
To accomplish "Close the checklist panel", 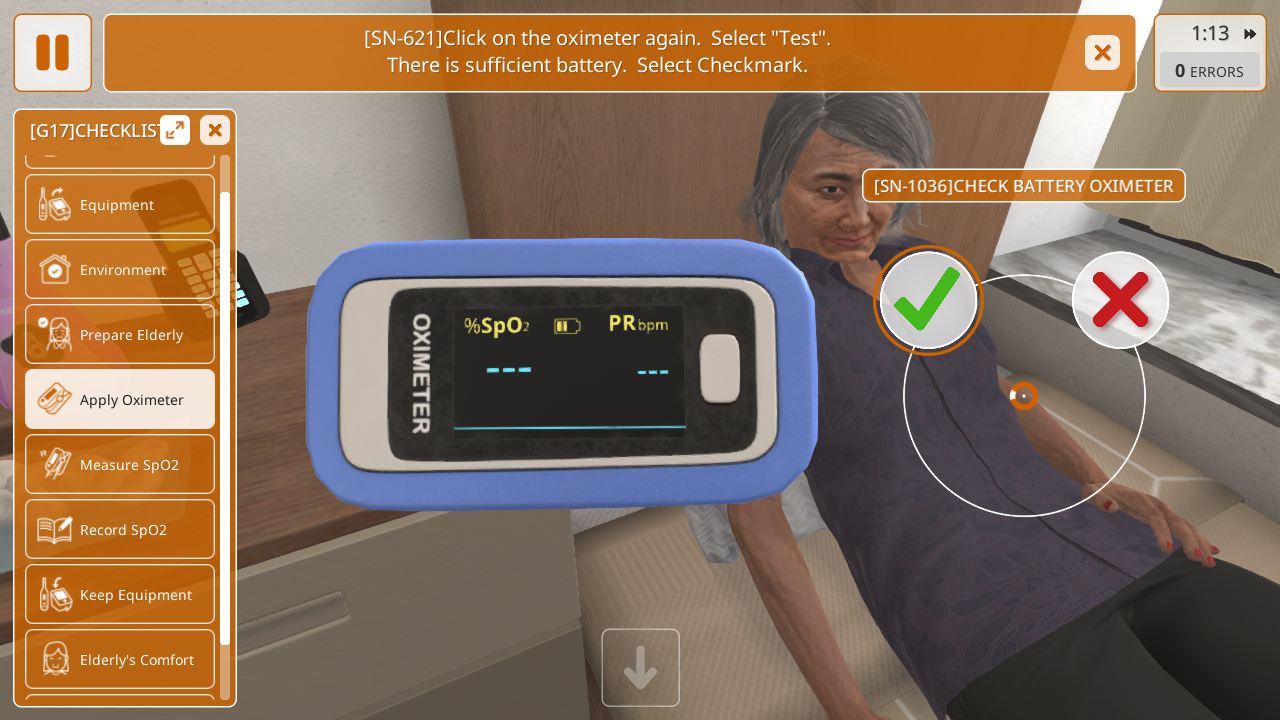I will (x=215, y=130).
